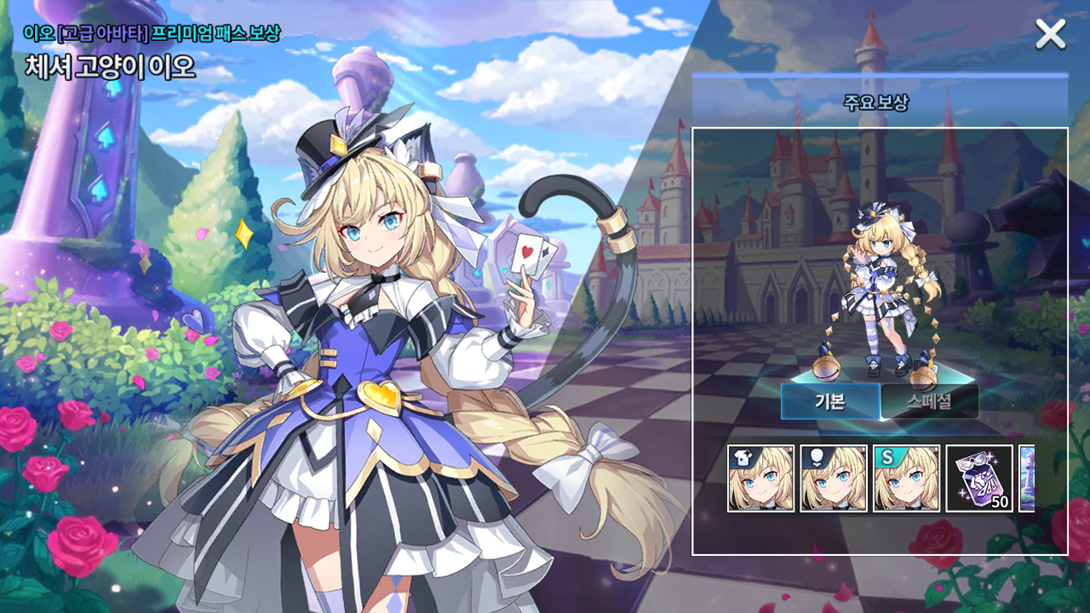This screenshot has width=1090, height=613.
Task: Select the reward marked with S badge
Action: [x=906, y=479]
